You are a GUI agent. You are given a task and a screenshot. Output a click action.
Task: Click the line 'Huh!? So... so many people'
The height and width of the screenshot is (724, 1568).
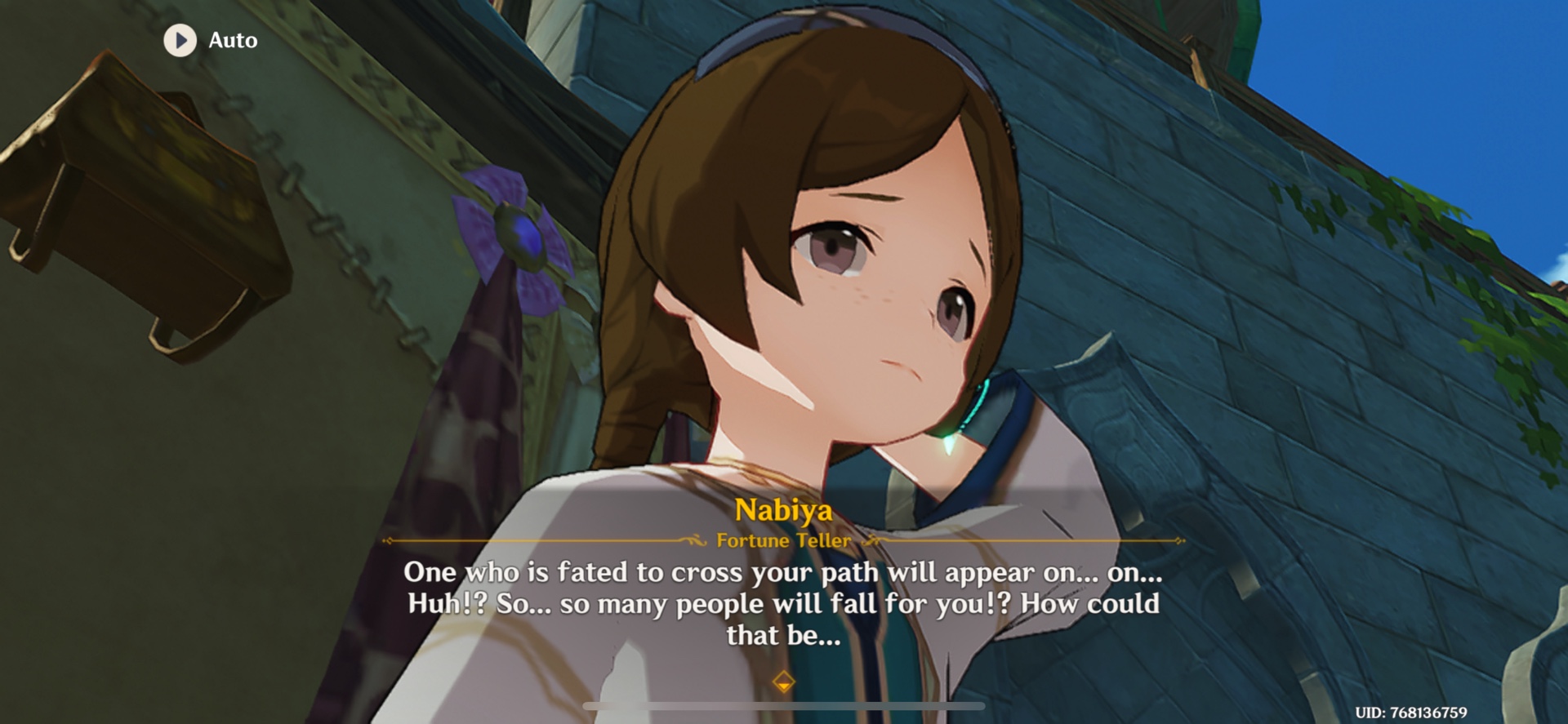(782, 605)
